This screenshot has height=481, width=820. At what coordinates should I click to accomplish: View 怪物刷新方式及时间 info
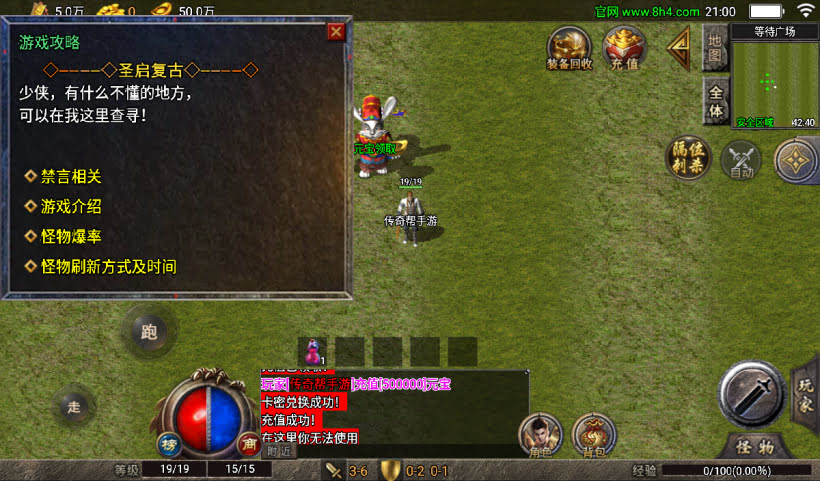(108, 267)
